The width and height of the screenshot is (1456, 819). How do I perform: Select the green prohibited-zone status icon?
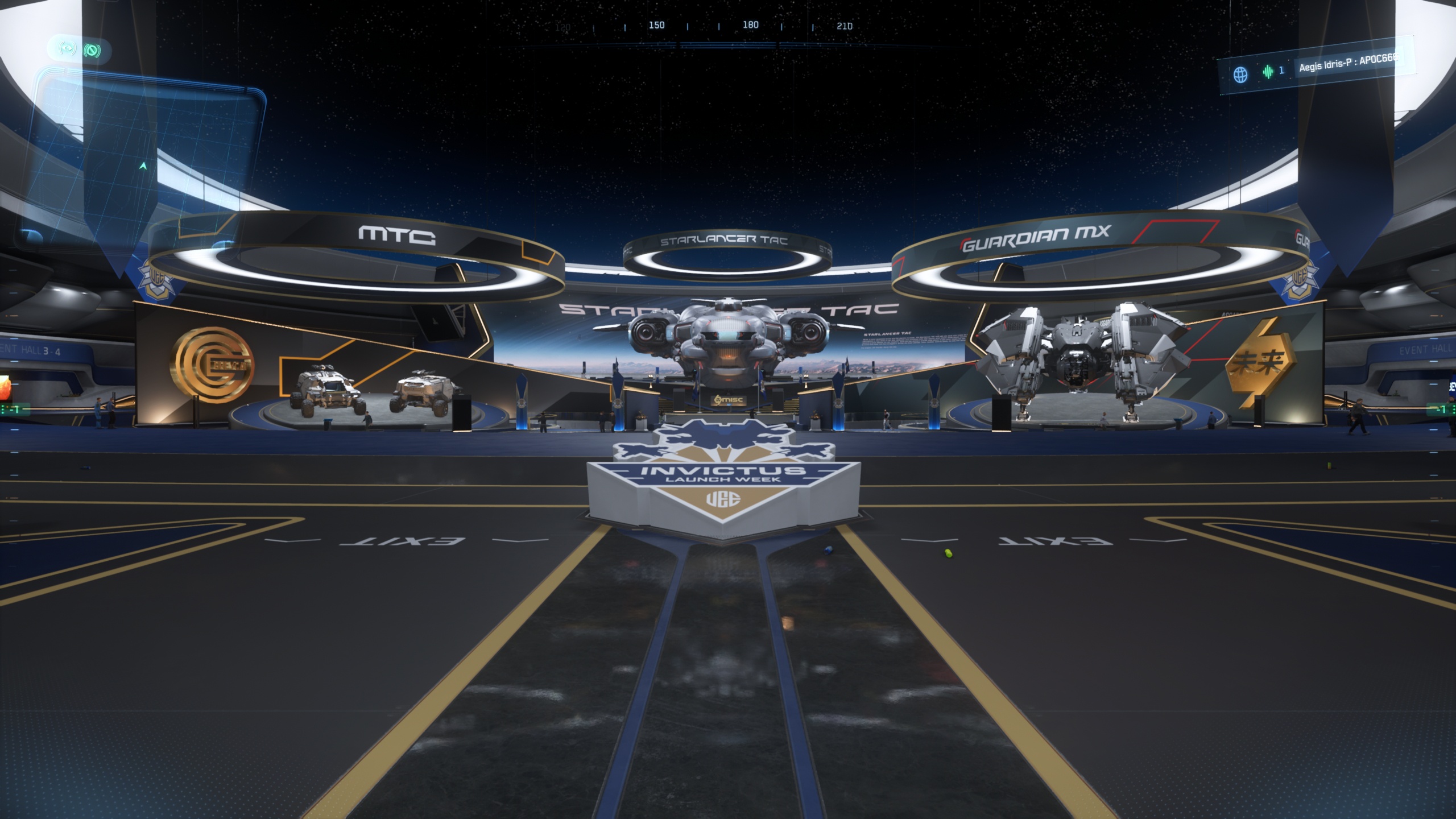pos(92,51)
